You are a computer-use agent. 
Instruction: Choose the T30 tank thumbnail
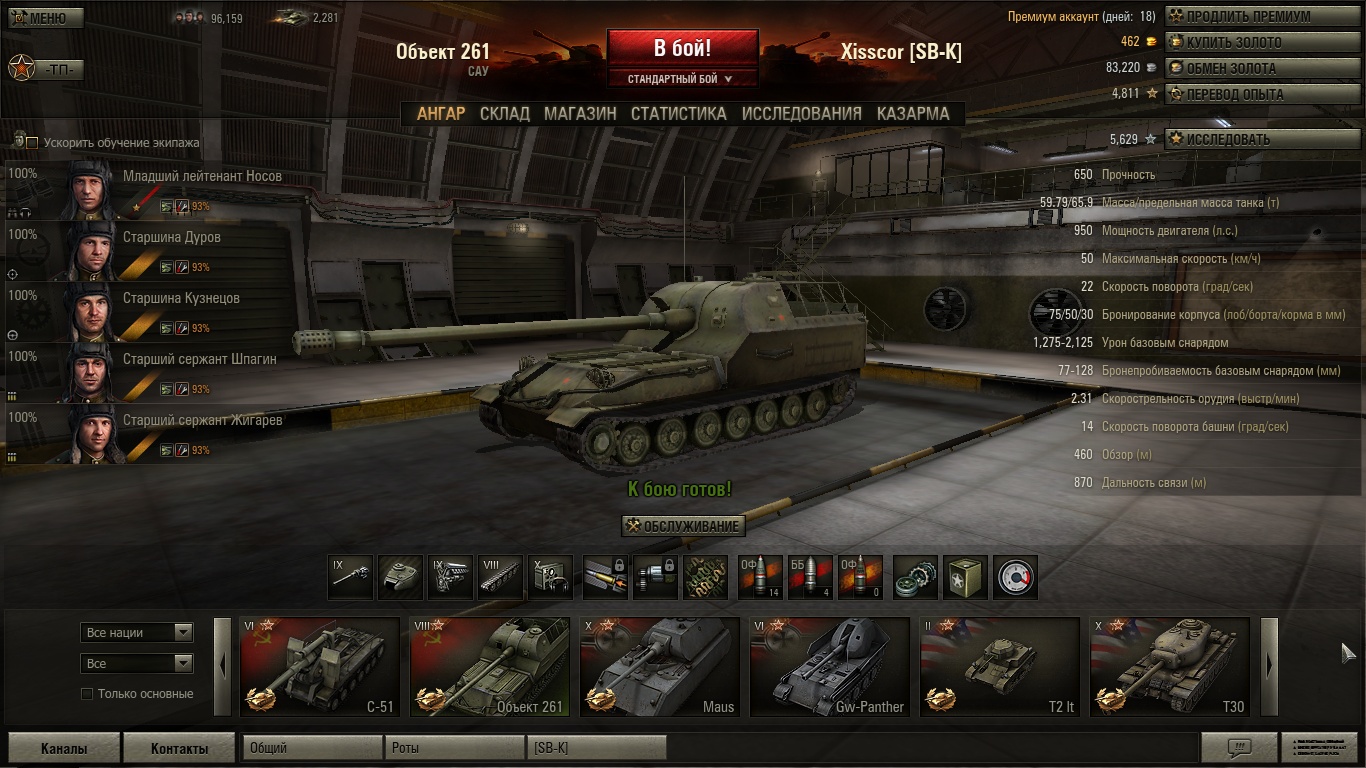[x=1170, y=667]
